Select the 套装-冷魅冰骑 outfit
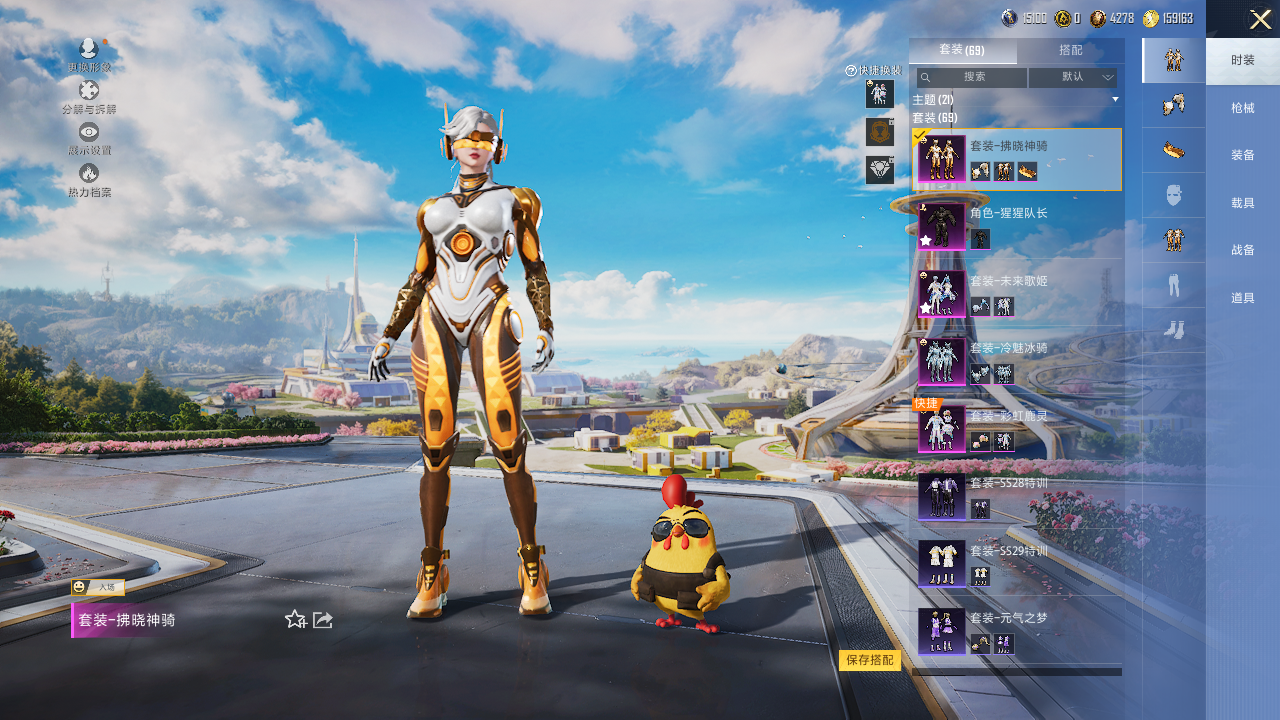The image size is (1280, 720). 1016,361
